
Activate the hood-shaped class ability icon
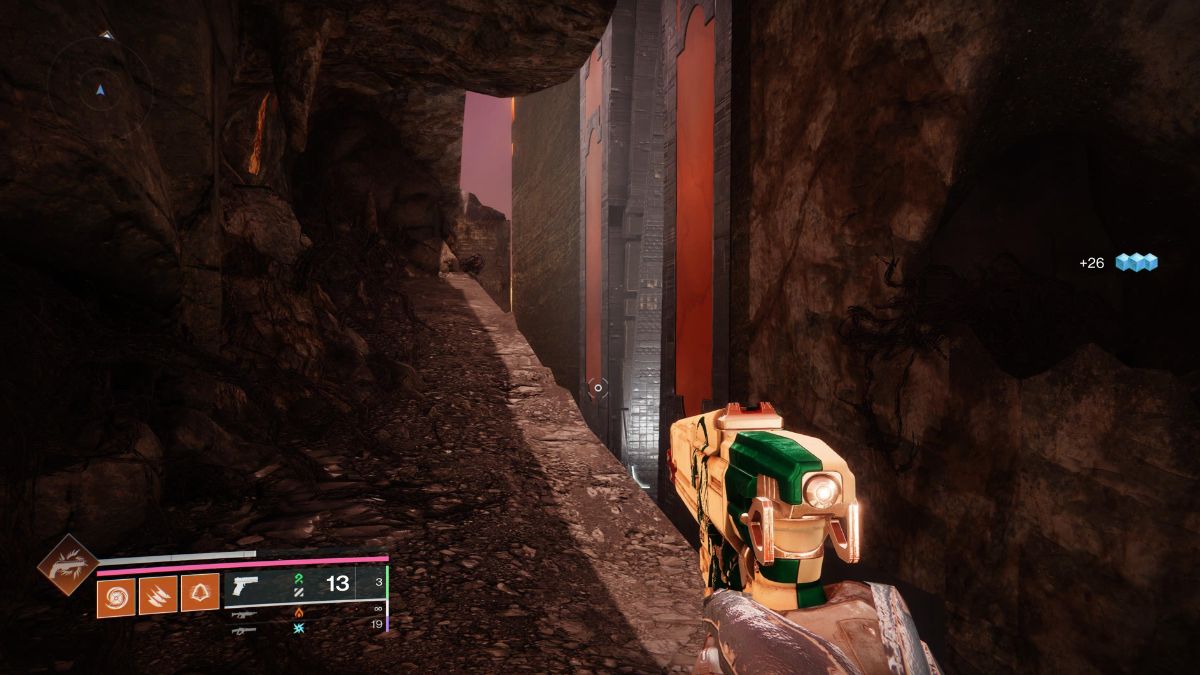(x=200, y=596)
